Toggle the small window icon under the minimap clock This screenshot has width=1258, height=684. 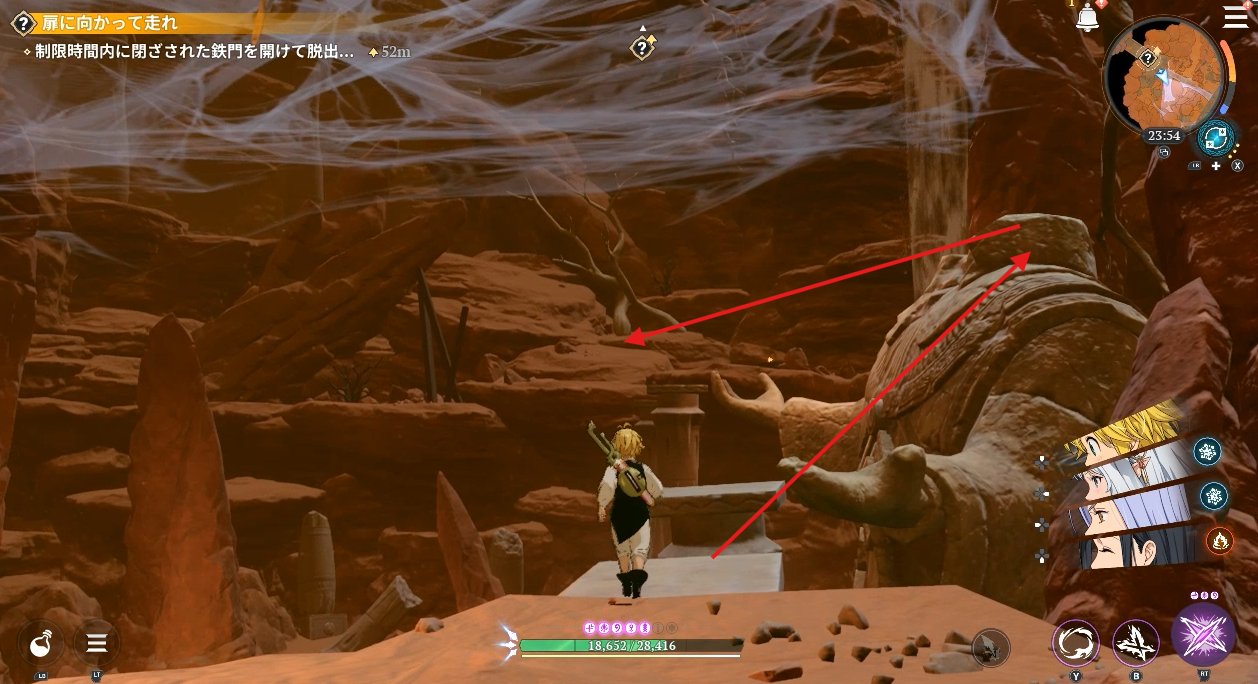coord(1165,152)
